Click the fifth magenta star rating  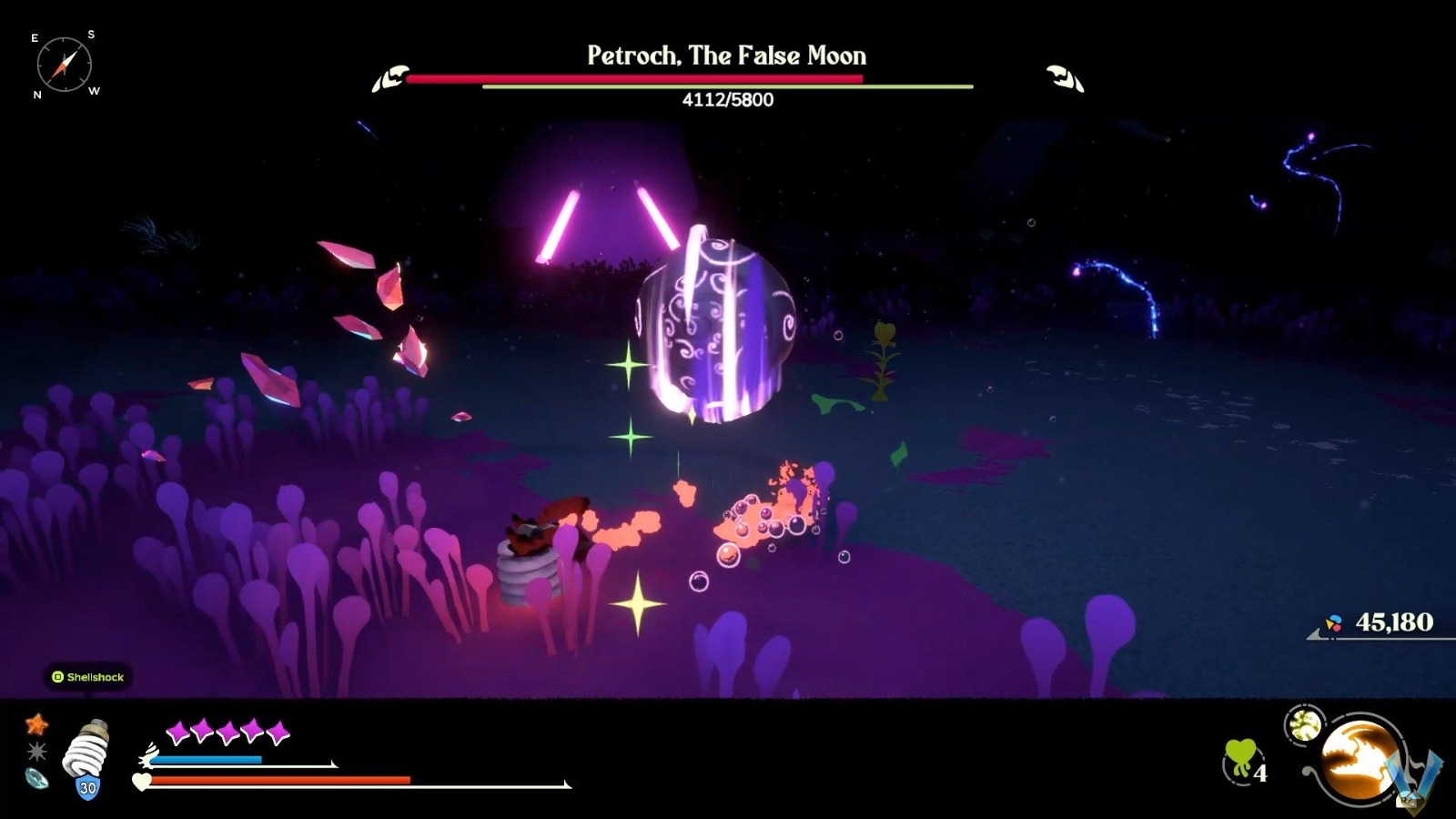click(x=278, y=730)
